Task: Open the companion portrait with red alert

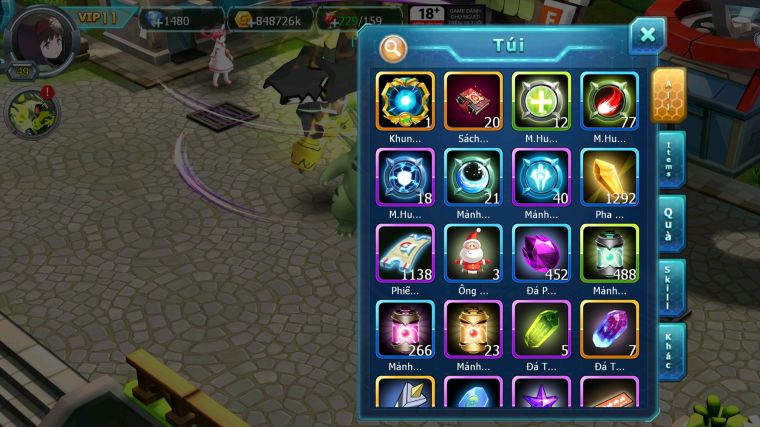Action: 31,112
